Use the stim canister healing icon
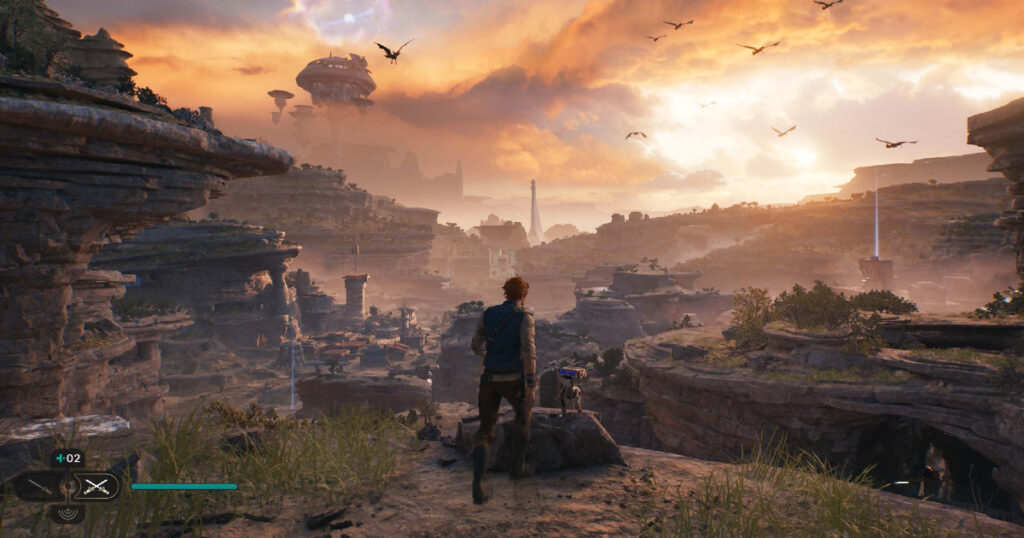The height and width of the screenshot is (538, 1024). [68, 458]
